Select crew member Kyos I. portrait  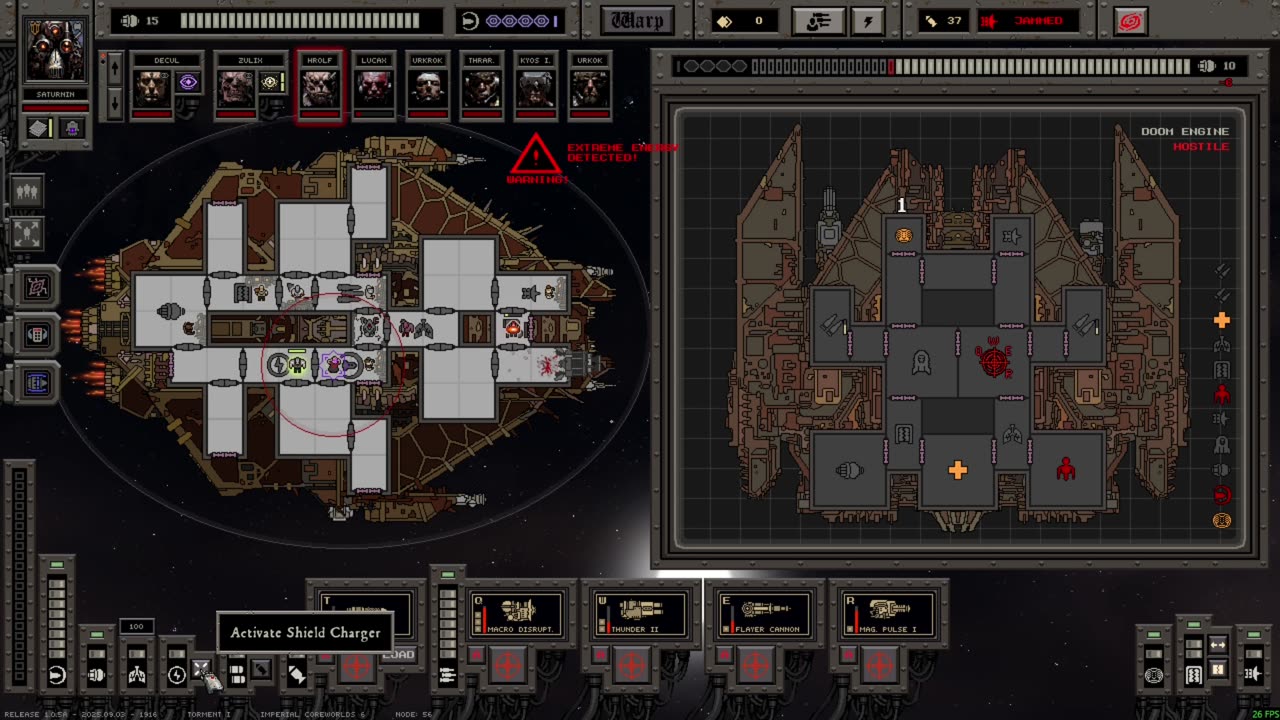coord(536,87)
